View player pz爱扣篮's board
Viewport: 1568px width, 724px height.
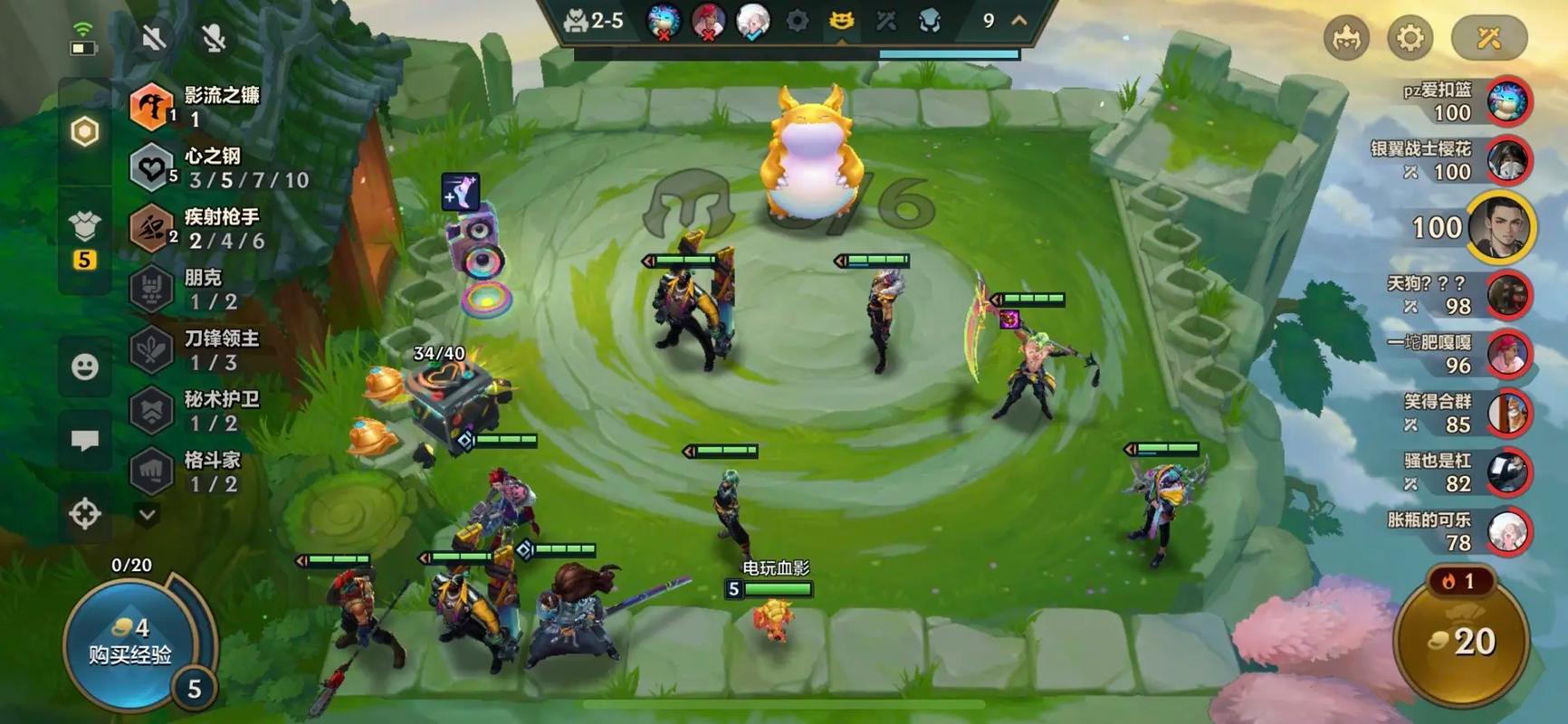point(1507,101)
